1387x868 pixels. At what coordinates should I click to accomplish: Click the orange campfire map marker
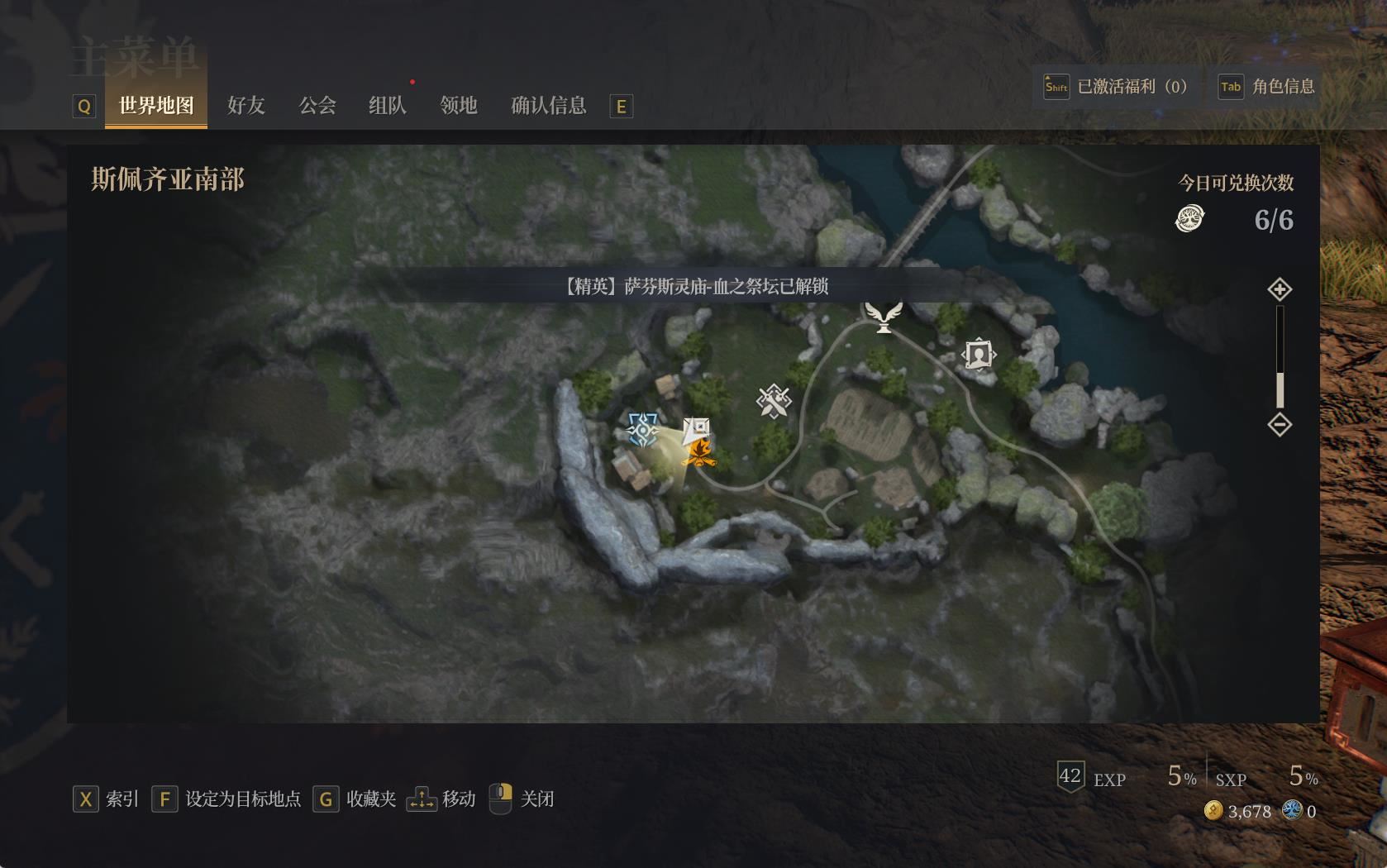pyautogui.click(x=699, y=453)
